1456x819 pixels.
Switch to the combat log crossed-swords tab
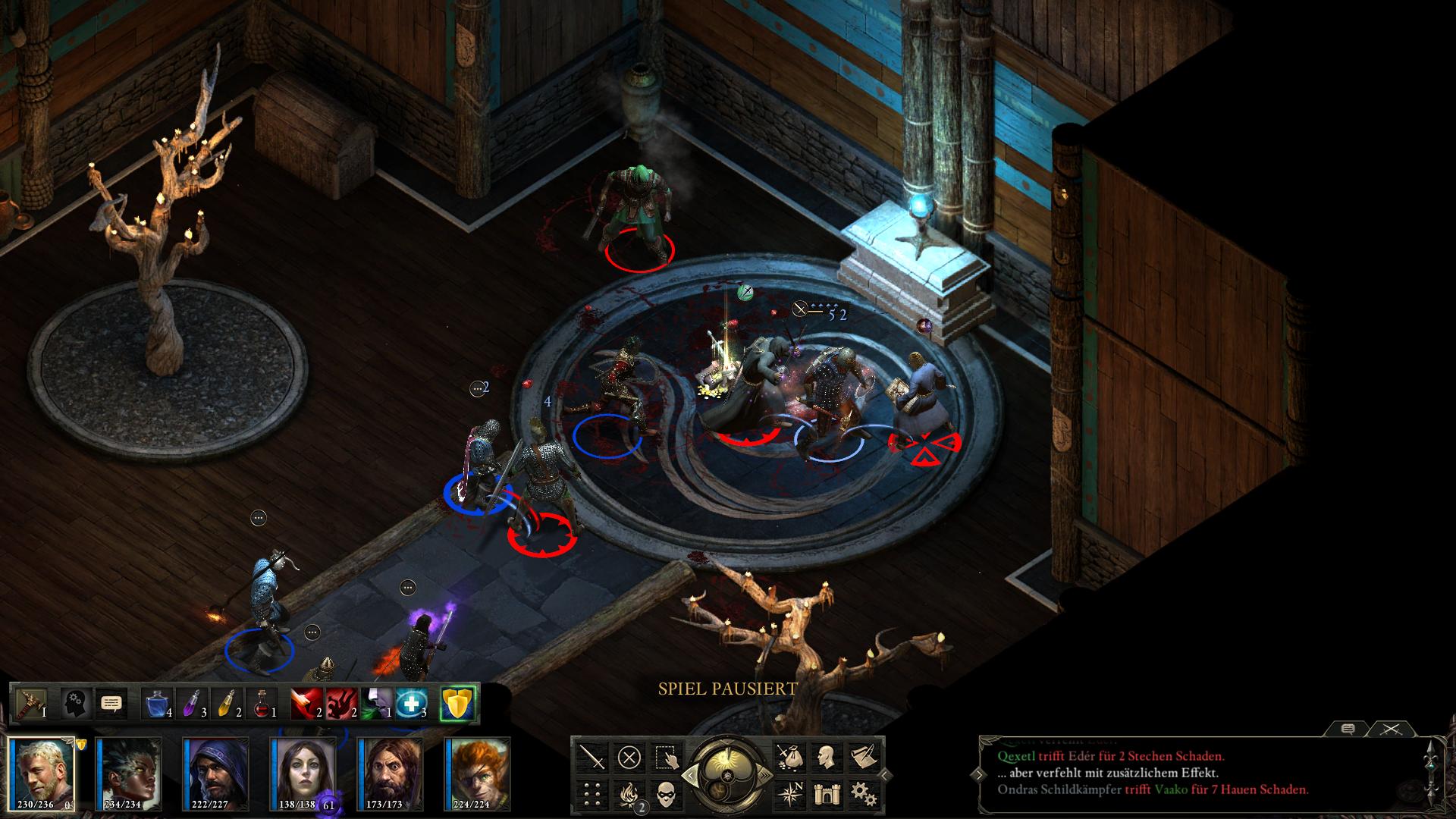click(1389, 729)
